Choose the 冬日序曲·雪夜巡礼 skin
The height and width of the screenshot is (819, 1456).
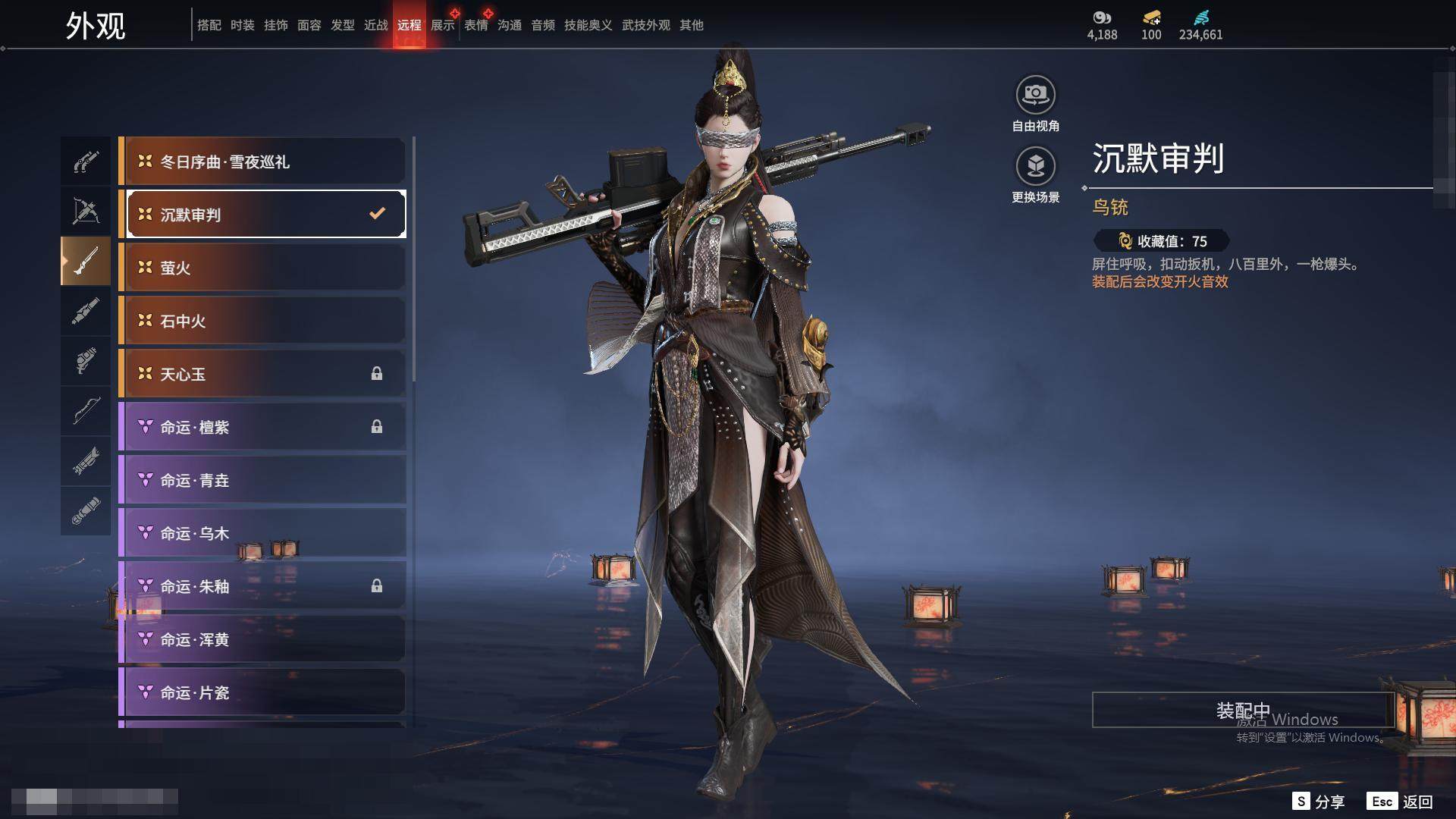(x=264, y=162)
